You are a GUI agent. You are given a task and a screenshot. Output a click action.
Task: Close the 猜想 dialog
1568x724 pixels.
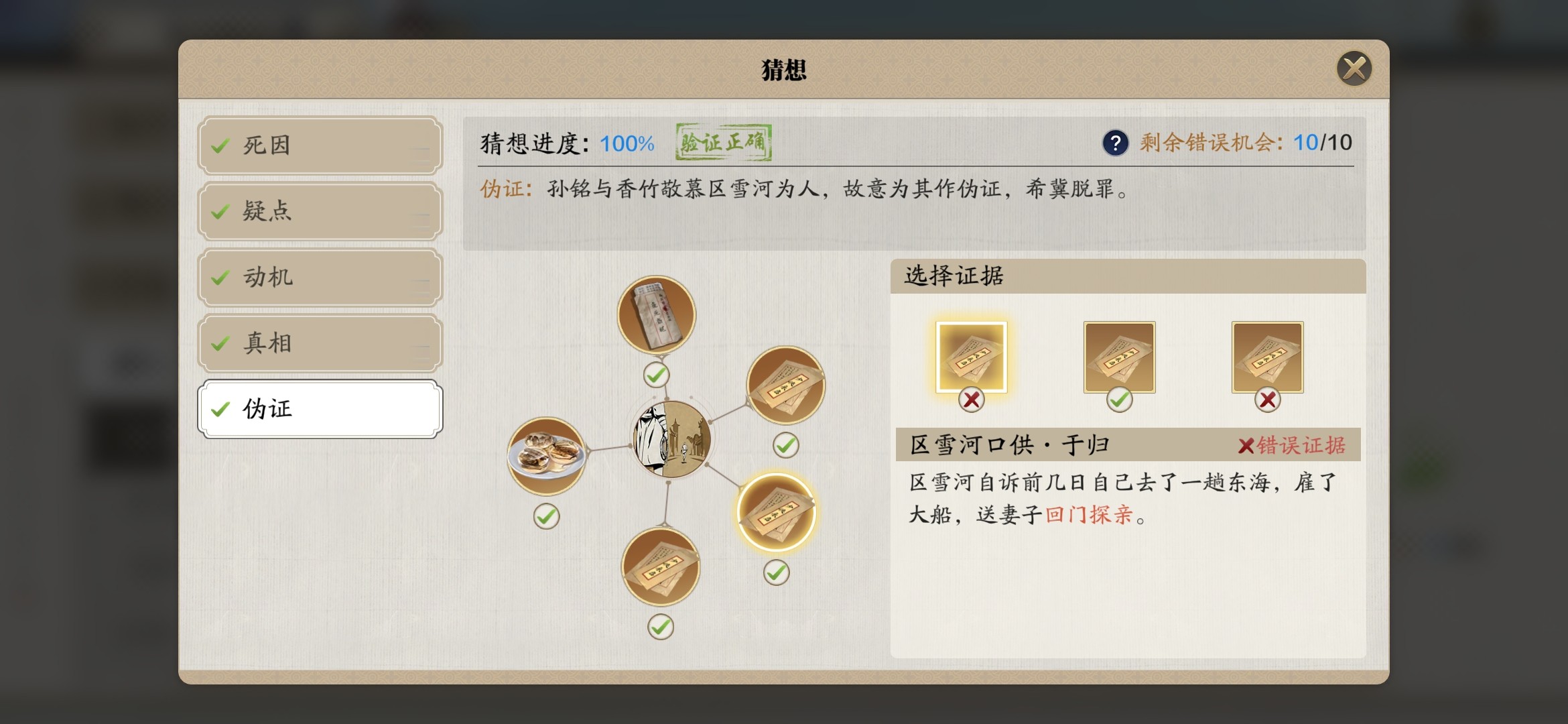click(x=1354, y=68)
